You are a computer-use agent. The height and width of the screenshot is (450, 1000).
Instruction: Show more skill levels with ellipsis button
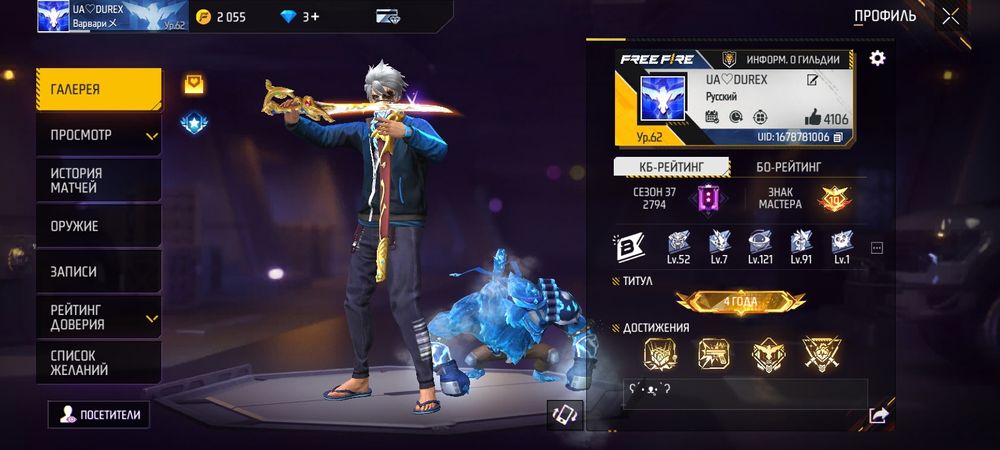(x=877, y=247)
